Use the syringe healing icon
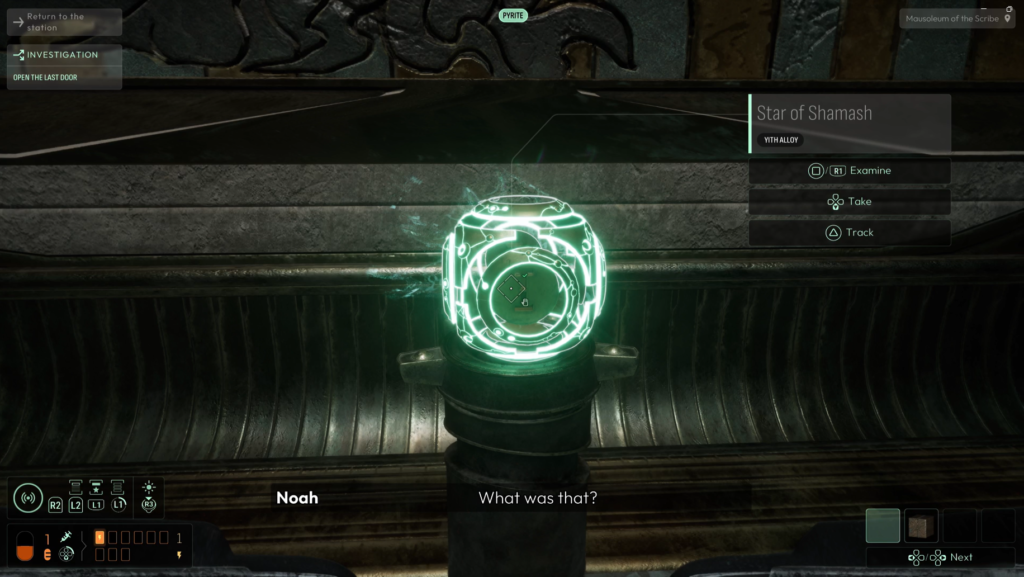Screen dimensions: 1024x577 click(67, 538)
